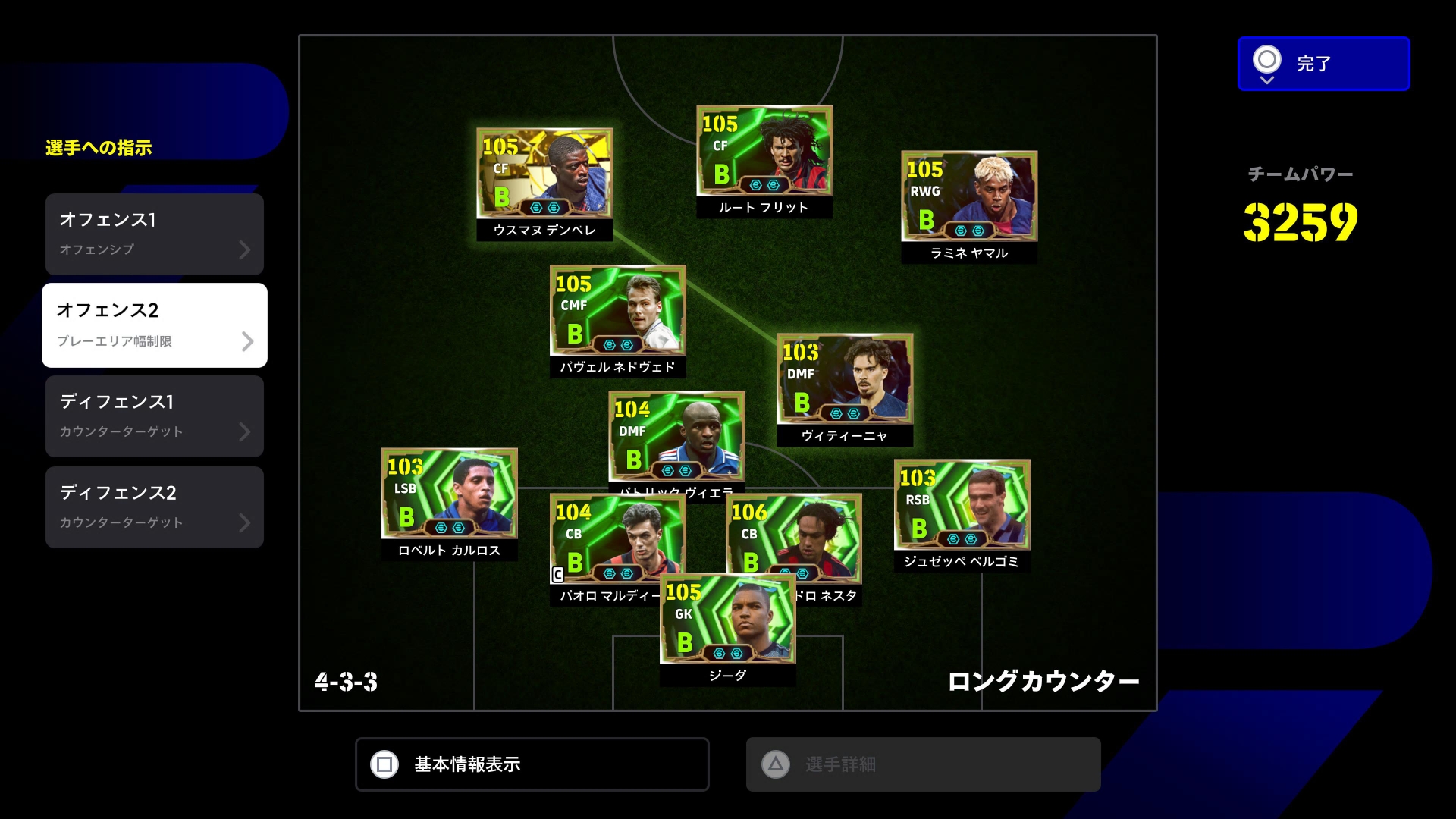
Task: Open the 選手詳細 player details button
Action: click(x=923, y=764)
